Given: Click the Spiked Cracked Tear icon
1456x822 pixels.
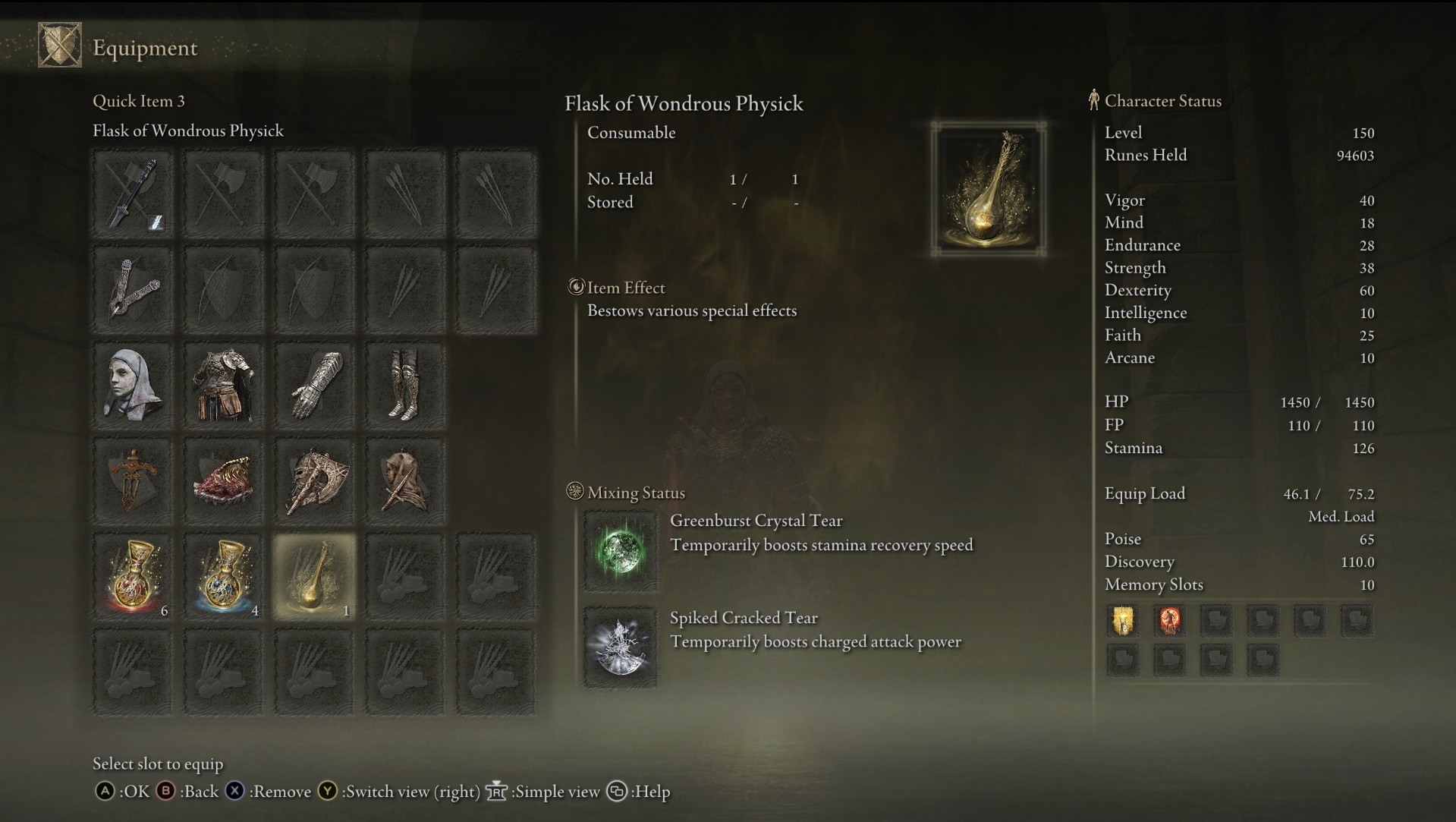Looking at the screenshot, I should tap(620, 647).
